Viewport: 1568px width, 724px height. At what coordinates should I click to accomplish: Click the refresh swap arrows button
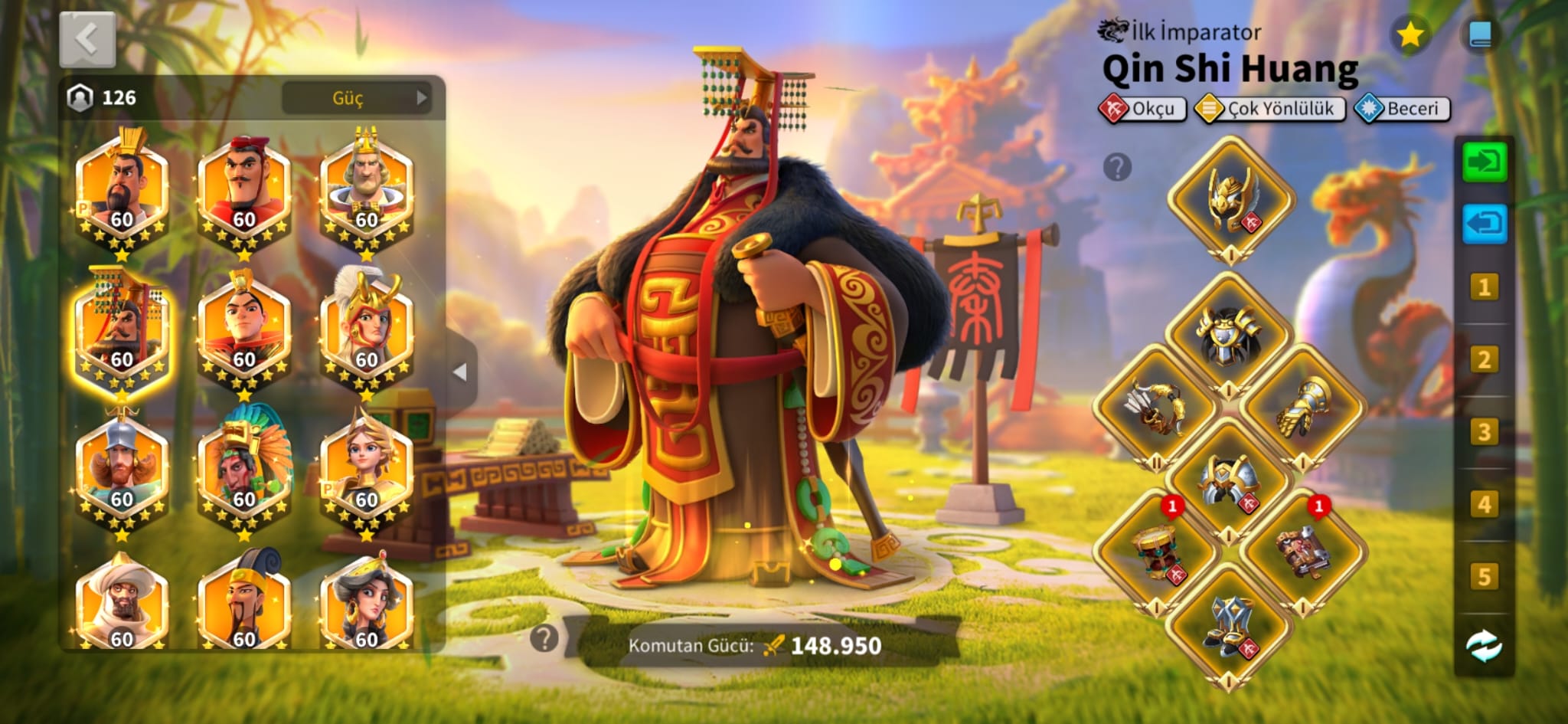1484,646
